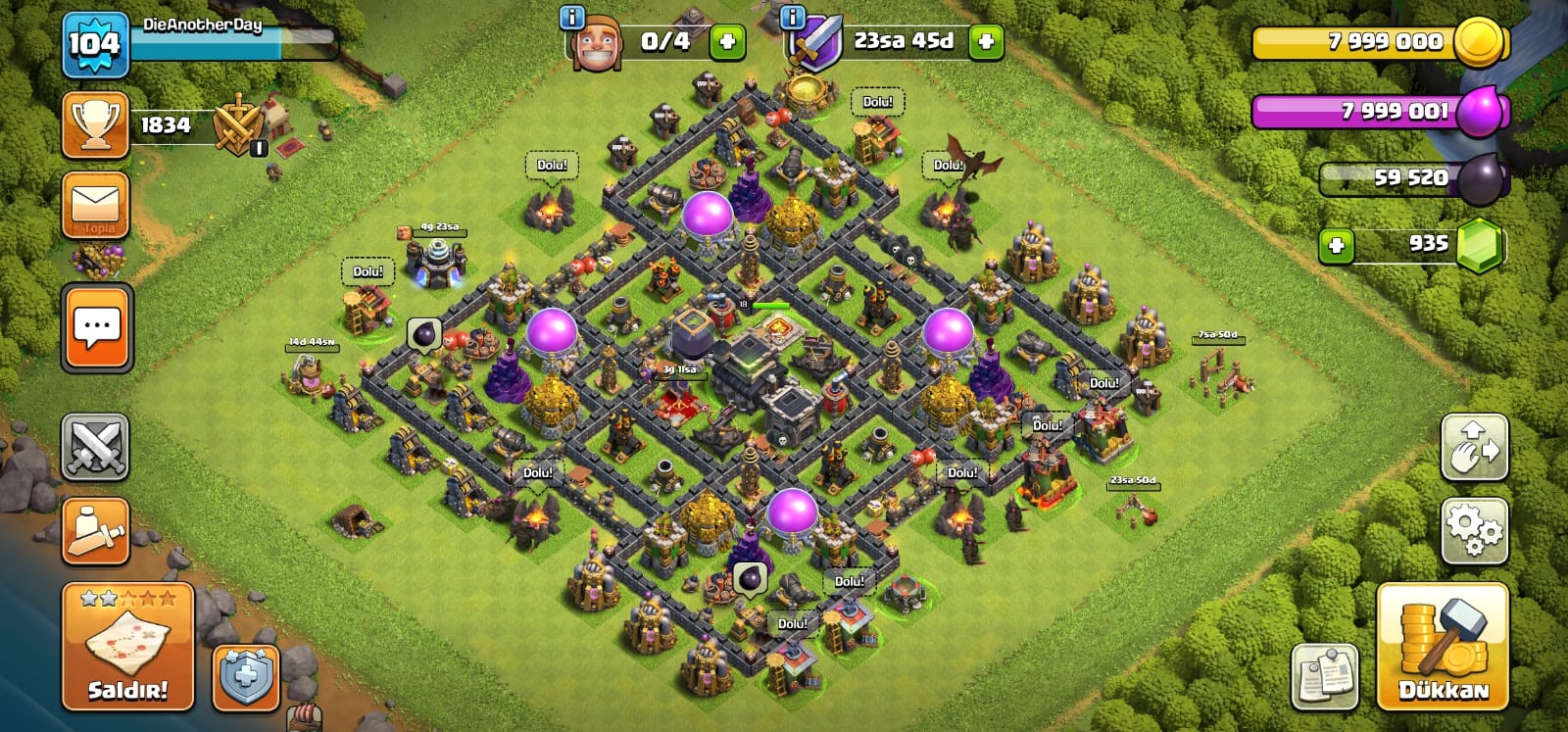Show the trophy league rankings
The image size is (1568, 732).
[96, 125]
